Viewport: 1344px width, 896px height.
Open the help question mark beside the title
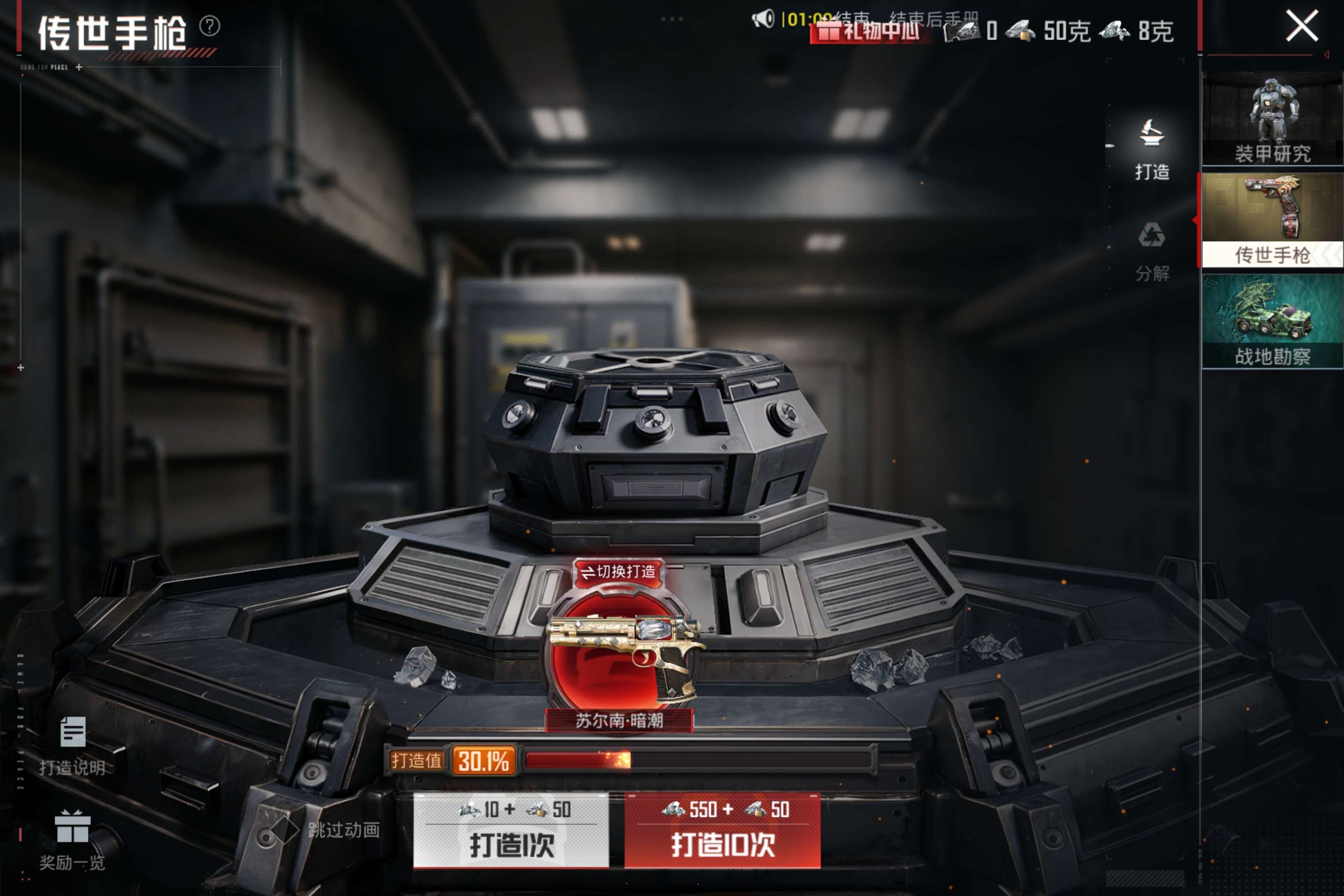click(x=210, y=26)
